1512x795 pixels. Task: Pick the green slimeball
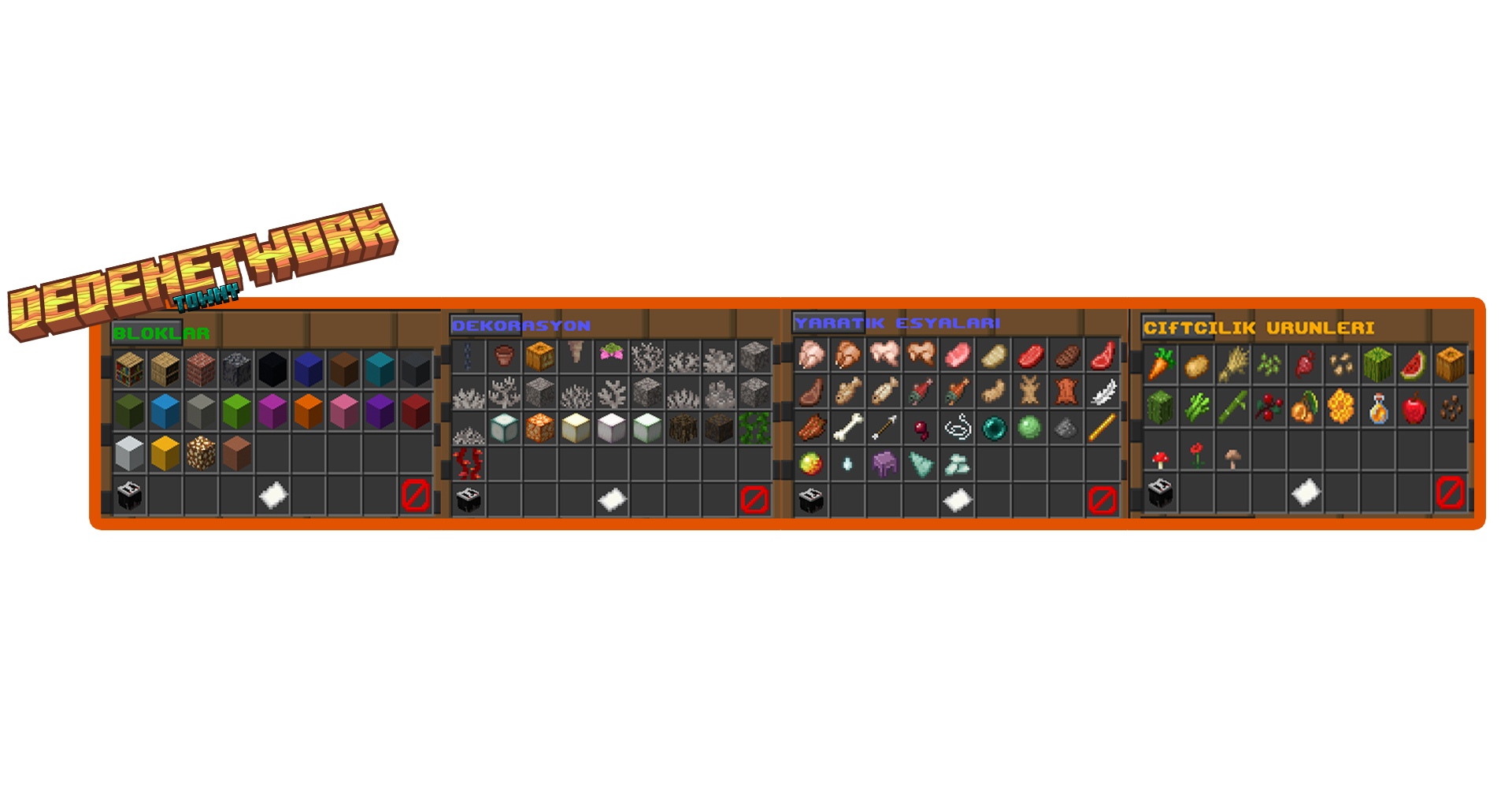coord(1029,428)
